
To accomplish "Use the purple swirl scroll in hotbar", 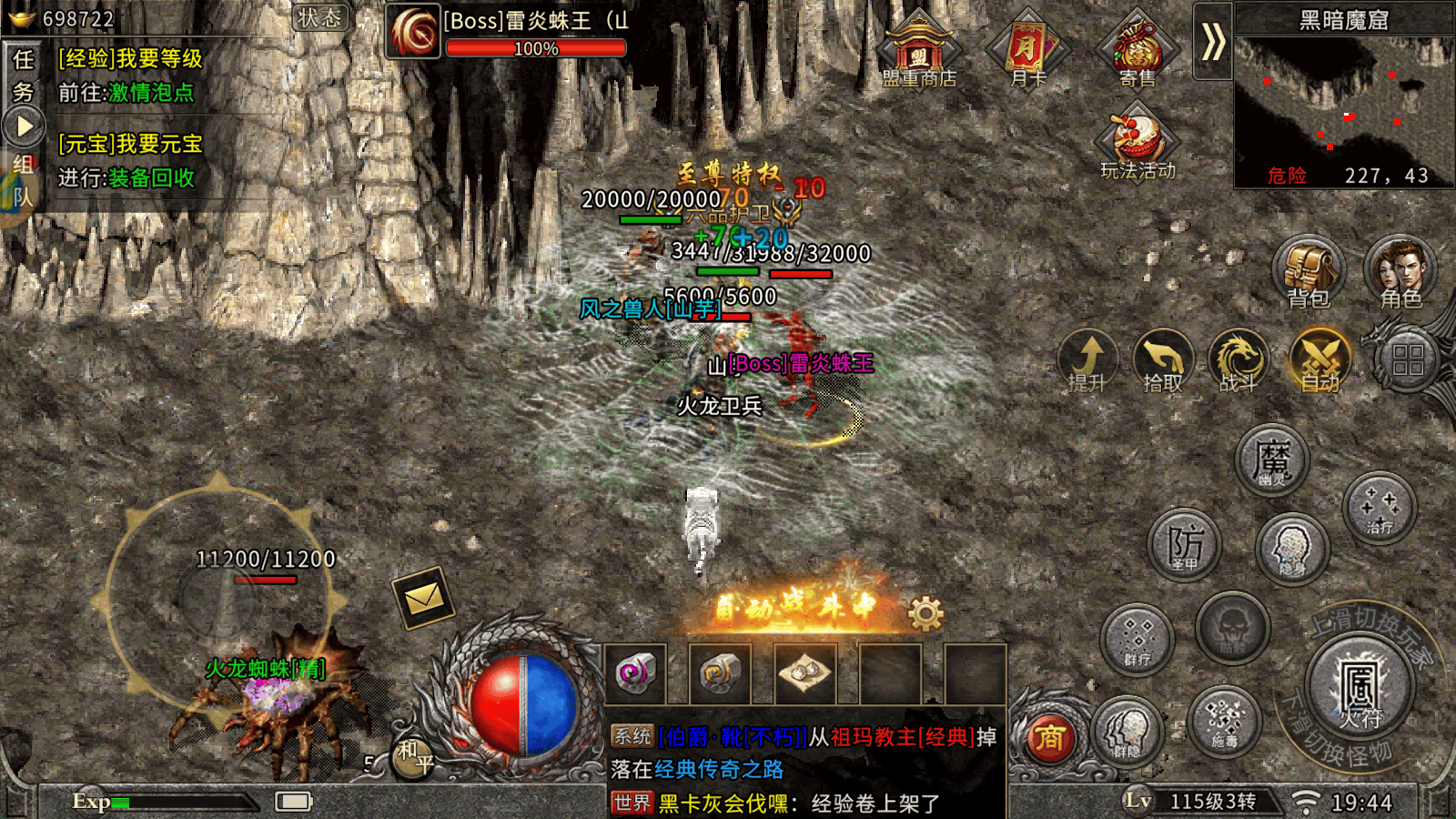I will [x=634, y=673].
